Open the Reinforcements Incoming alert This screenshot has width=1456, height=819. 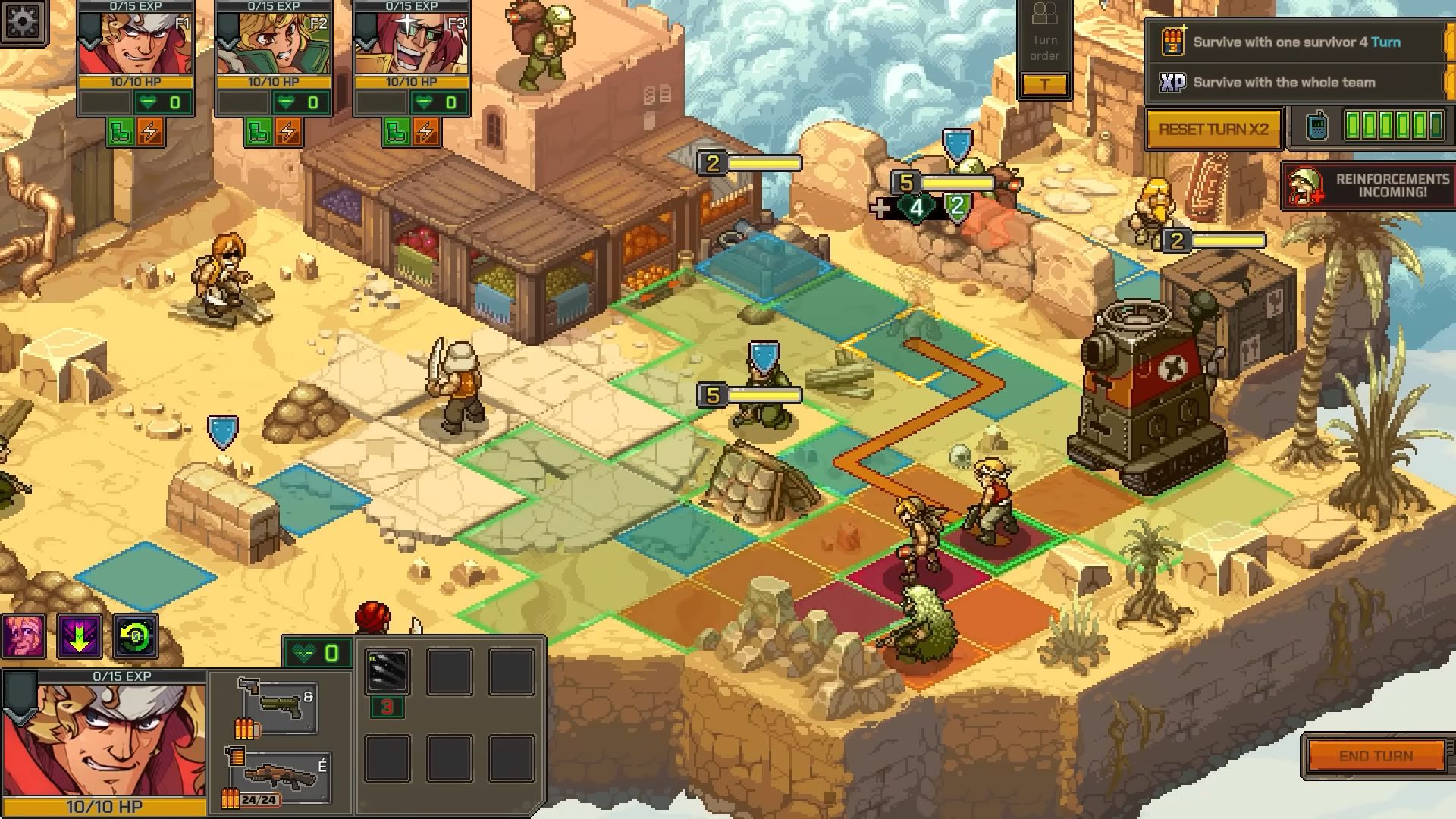(1367, 186)
